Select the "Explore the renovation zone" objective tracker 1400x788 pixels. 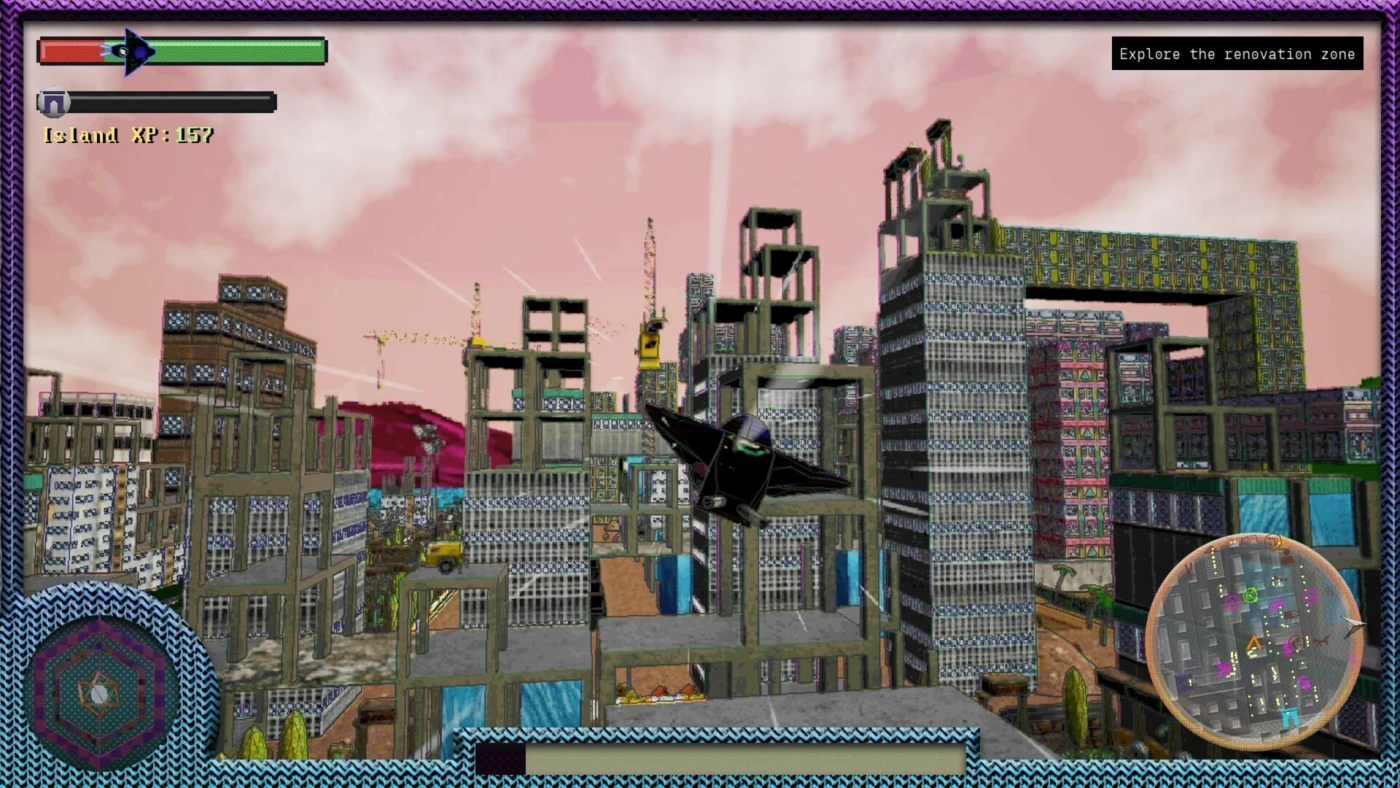[x=1237, y=54]
